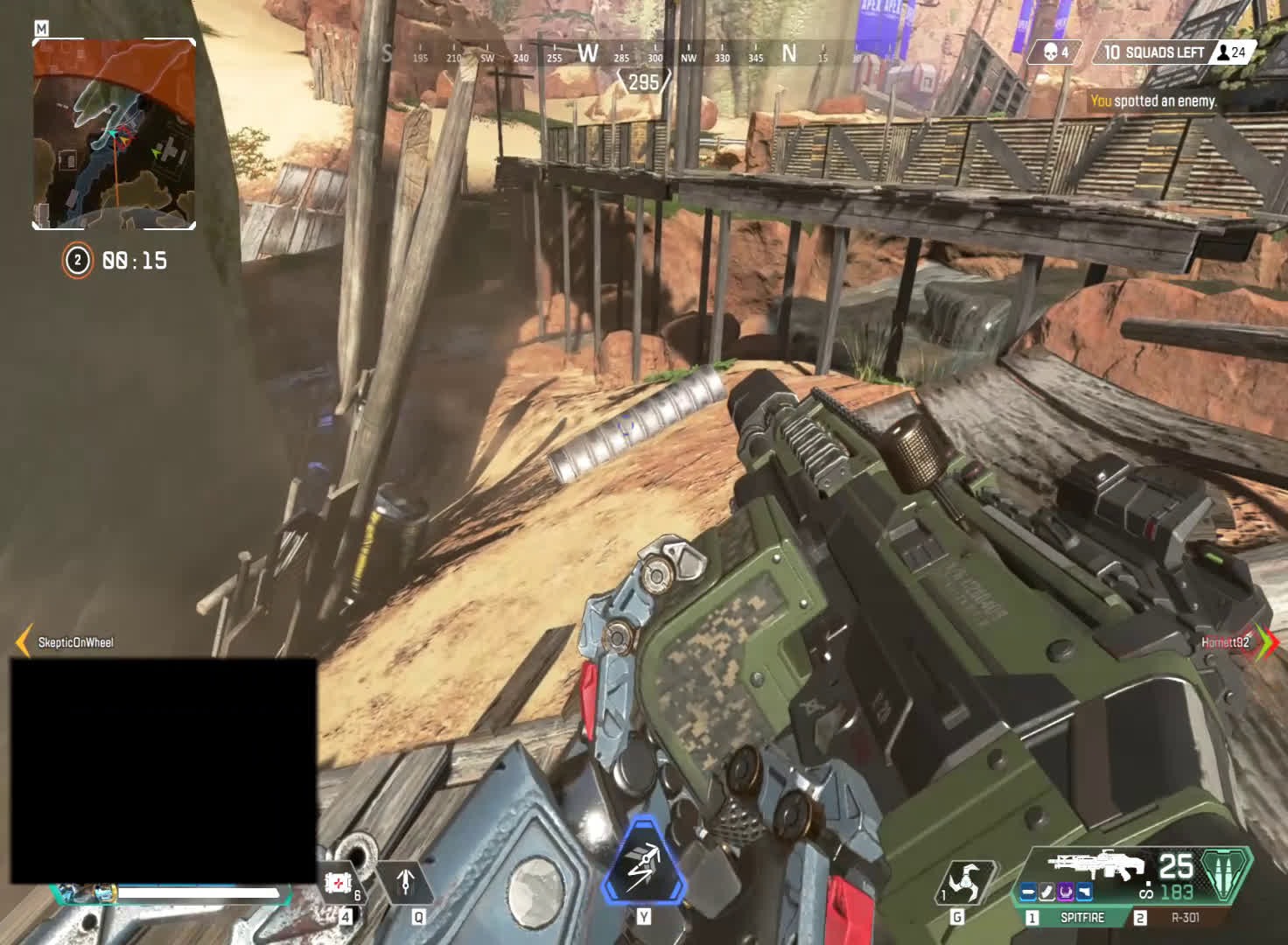Click the left arrow beside SkepticOnWheel

click(24, 641)
